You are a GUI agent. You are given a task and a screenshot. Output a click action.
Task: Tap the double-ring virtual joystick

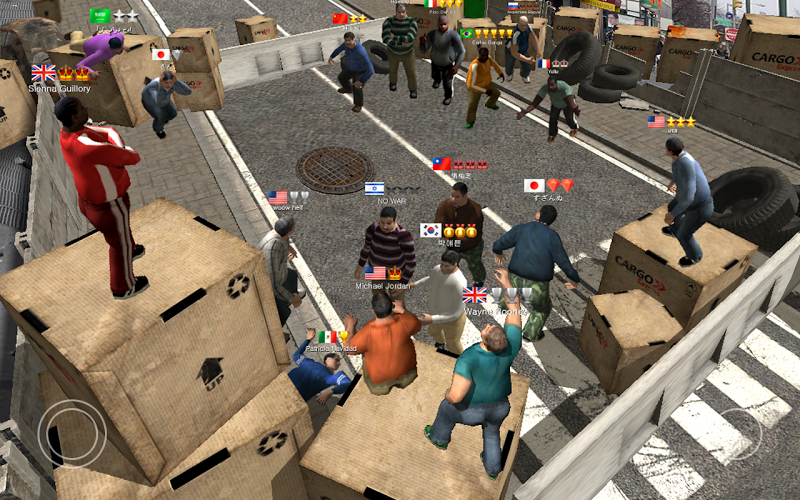point(72,432)
